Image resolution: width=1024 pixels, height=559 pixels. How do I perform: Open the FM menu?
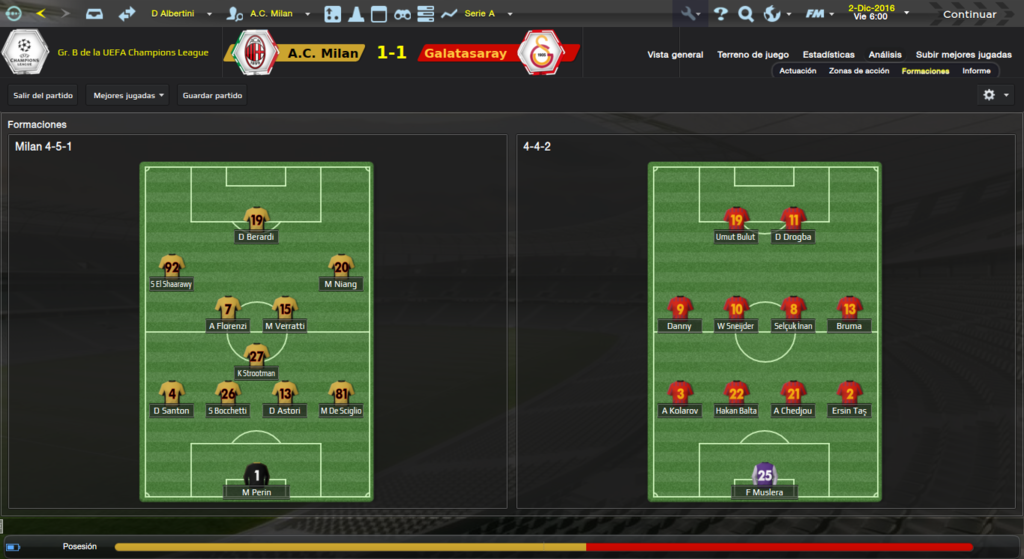coord(819,14)
